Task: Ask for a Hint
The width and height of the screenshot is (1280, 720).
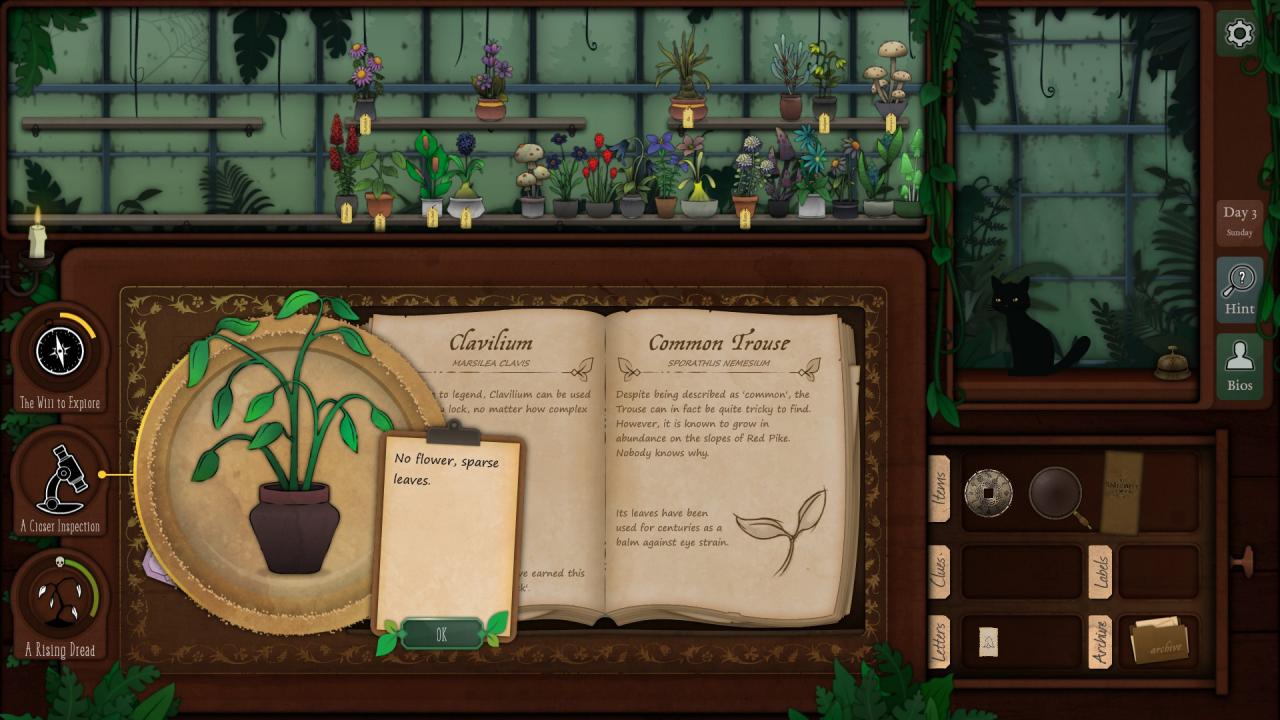Action: (x=1239, y=289)
